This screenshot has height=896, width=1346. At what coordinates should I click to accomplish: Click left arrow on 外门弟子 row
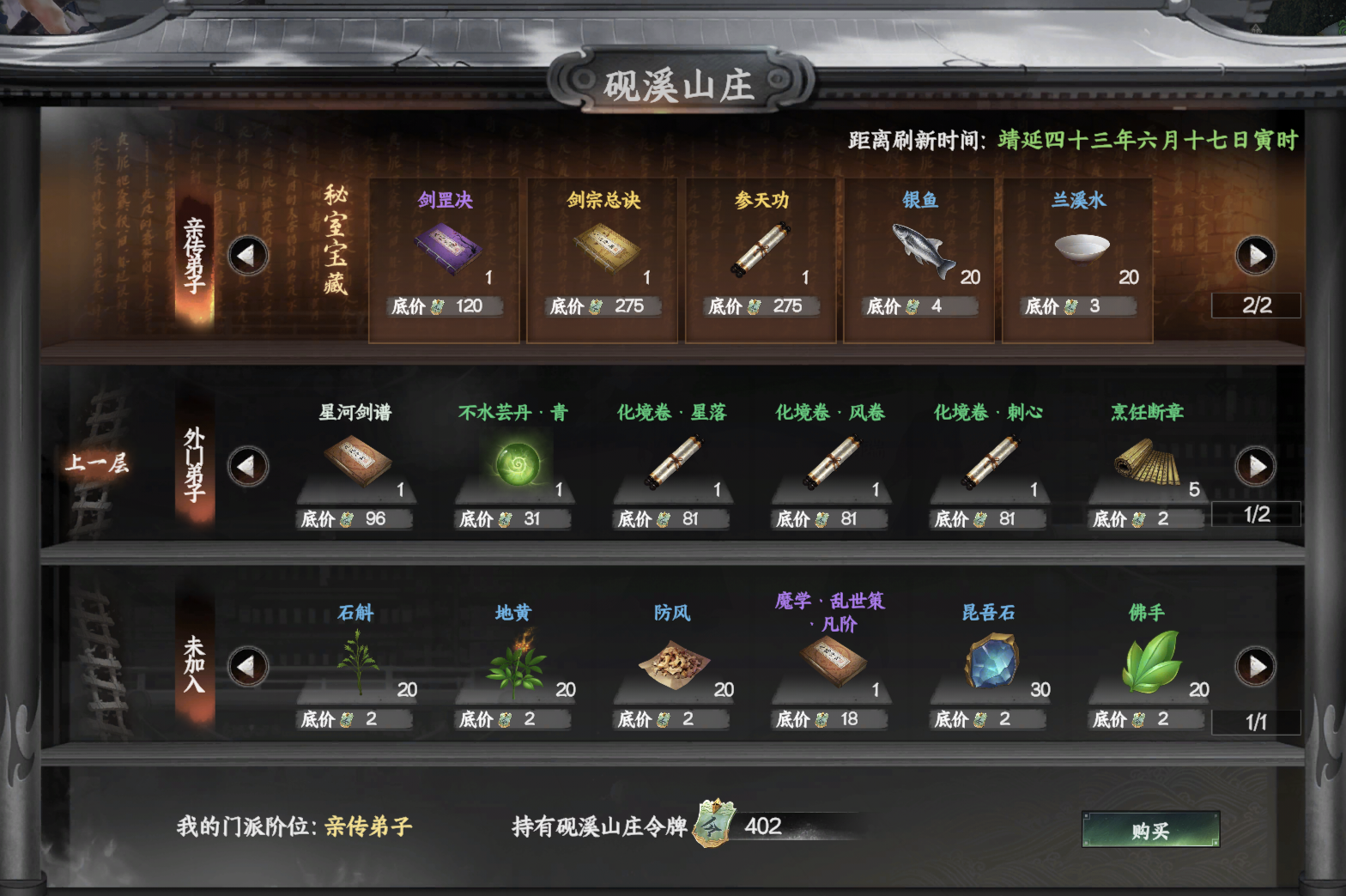pyautogui.click(x=248, y=466)
